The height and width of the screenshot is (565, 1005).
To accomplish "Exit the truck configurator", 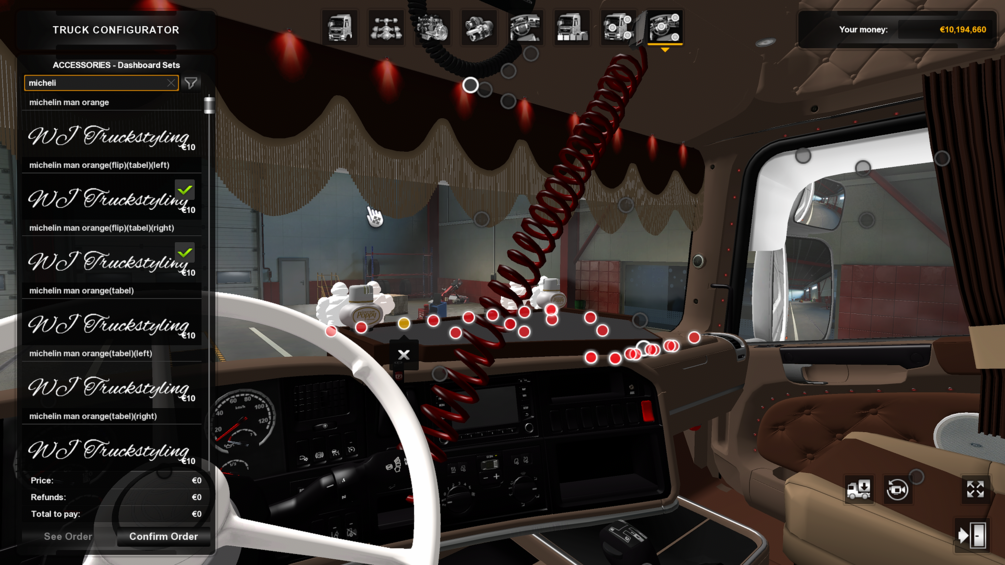I will [972, 536].
